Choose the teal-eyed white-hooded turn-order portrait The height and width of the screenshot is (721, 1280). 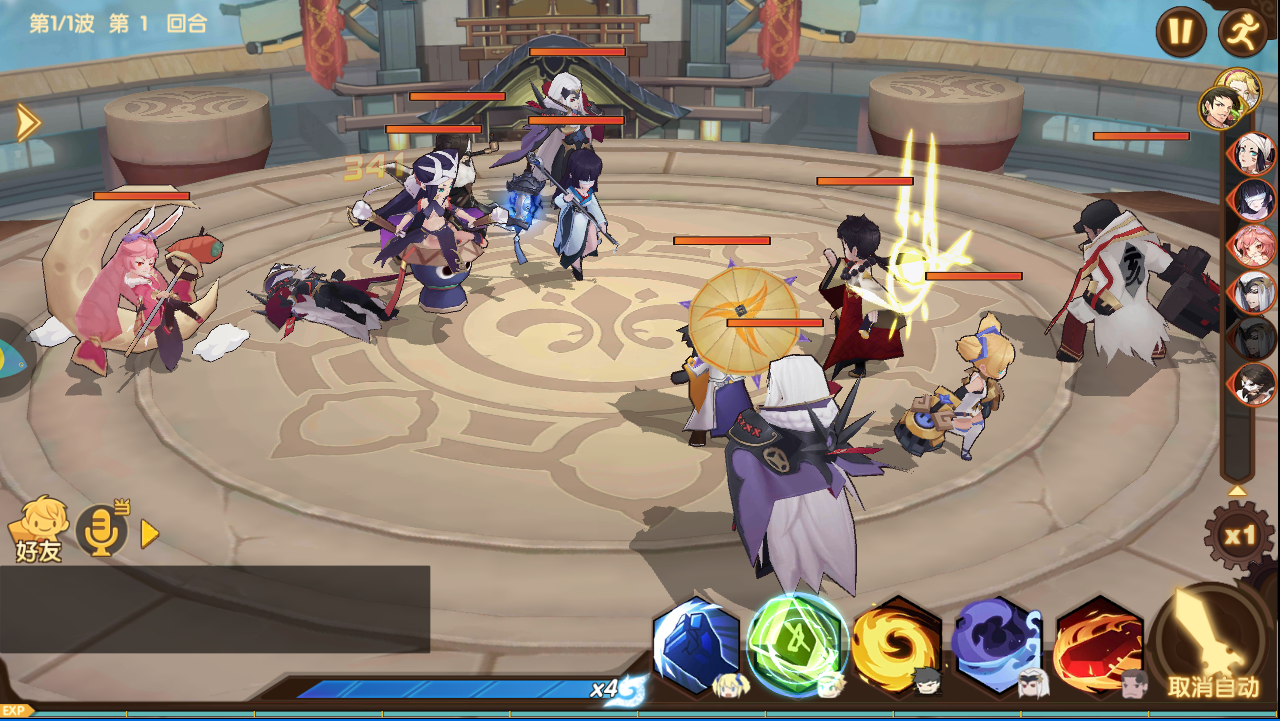tap(1252, 155)
